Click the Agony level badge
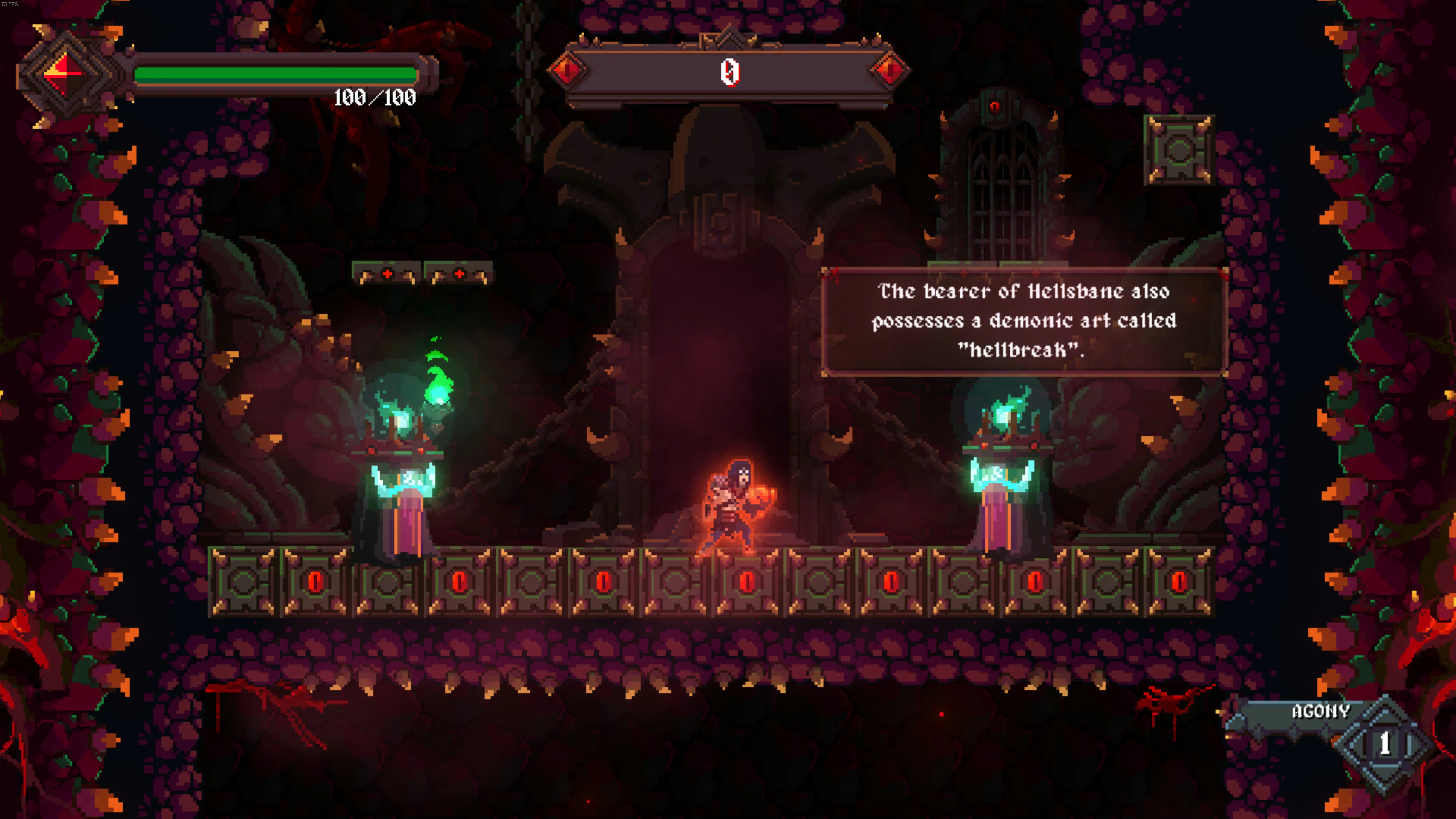Screen dimensions: 1456x819 [1384, 744]
